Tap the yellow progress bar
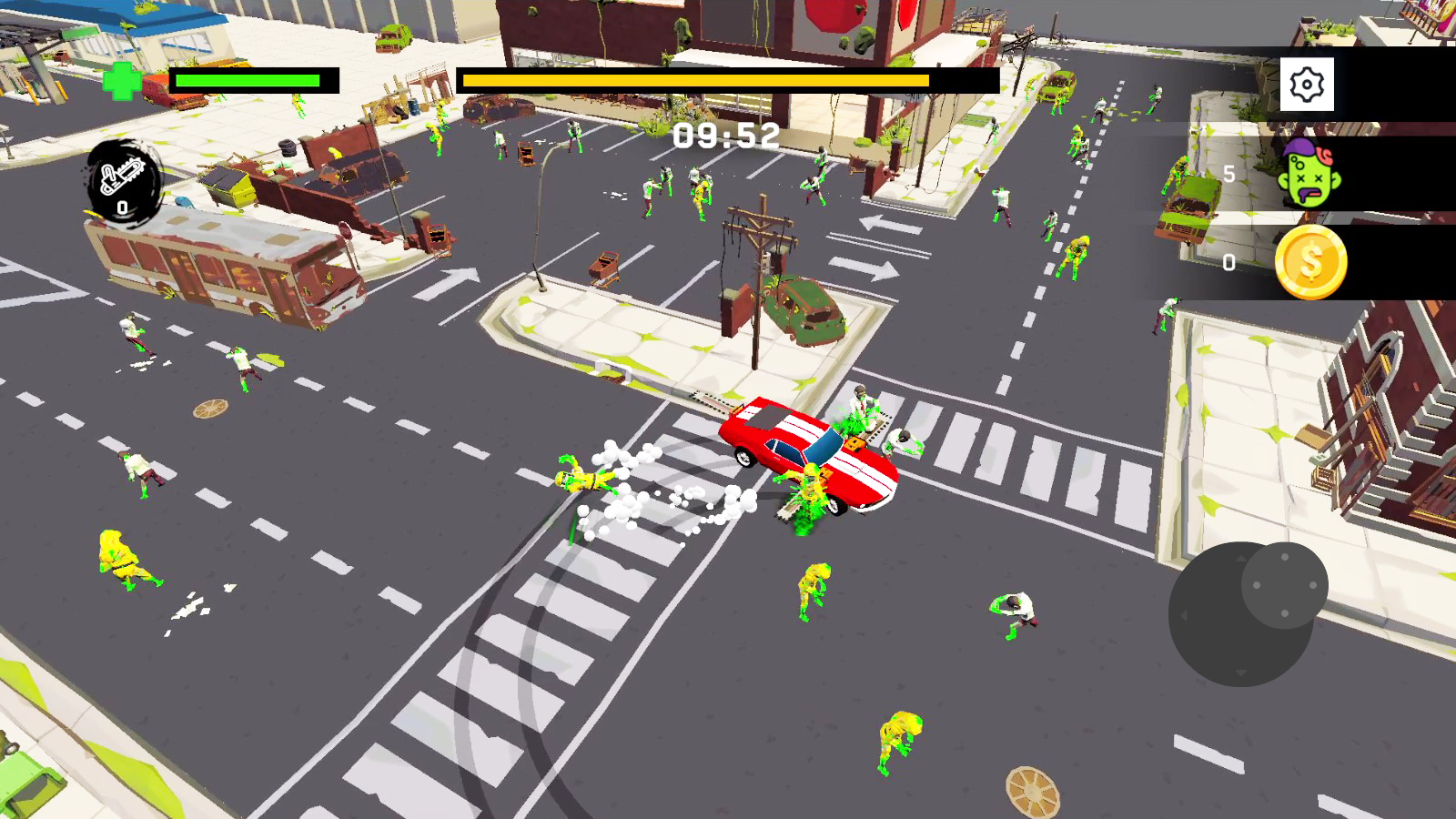Image resolution: width=1456 pixels, height=819 pixels. click(696, 82)
